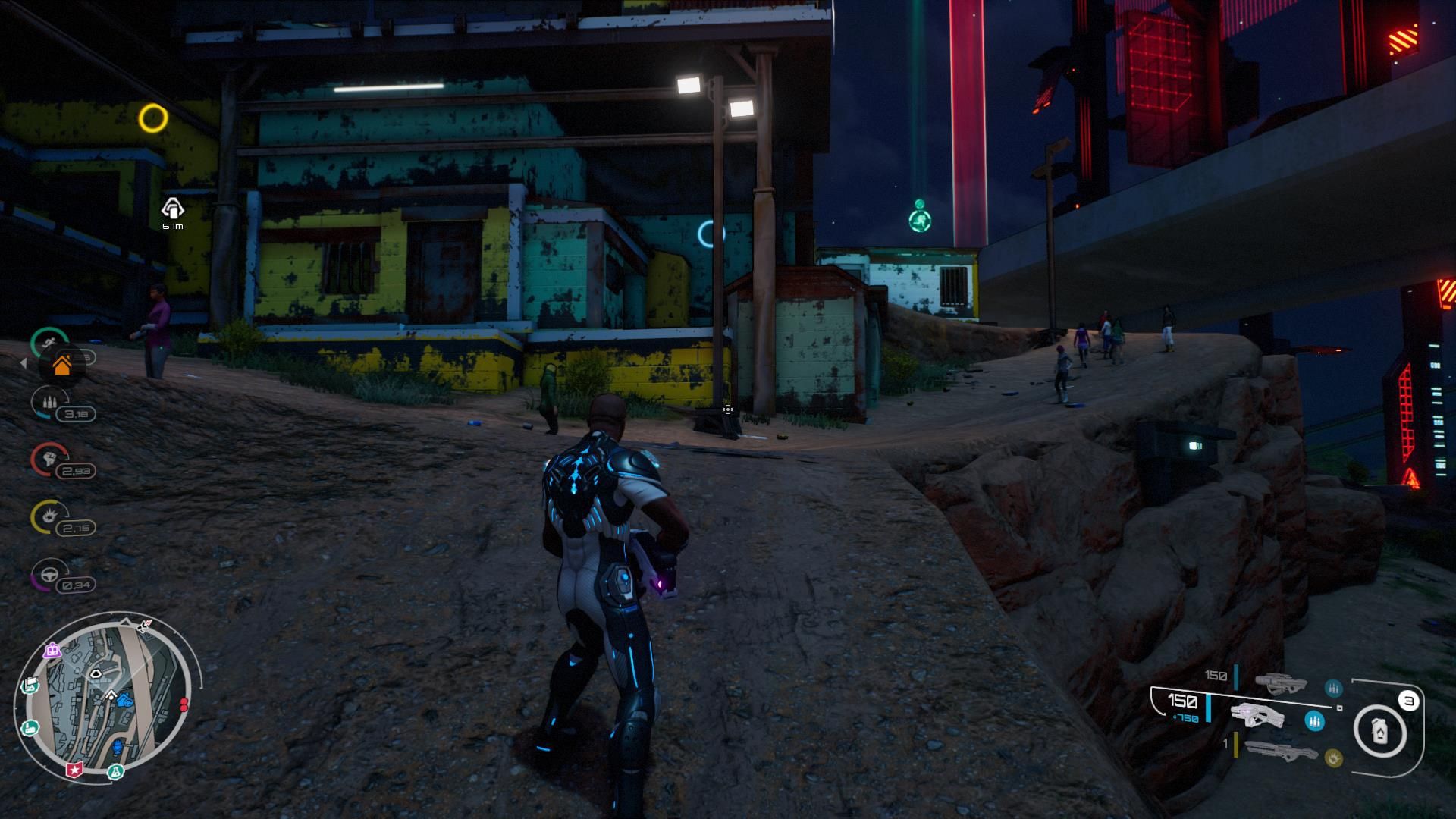Click the green agility orb marker
The image size is (1456, 819).
[919, 221]
